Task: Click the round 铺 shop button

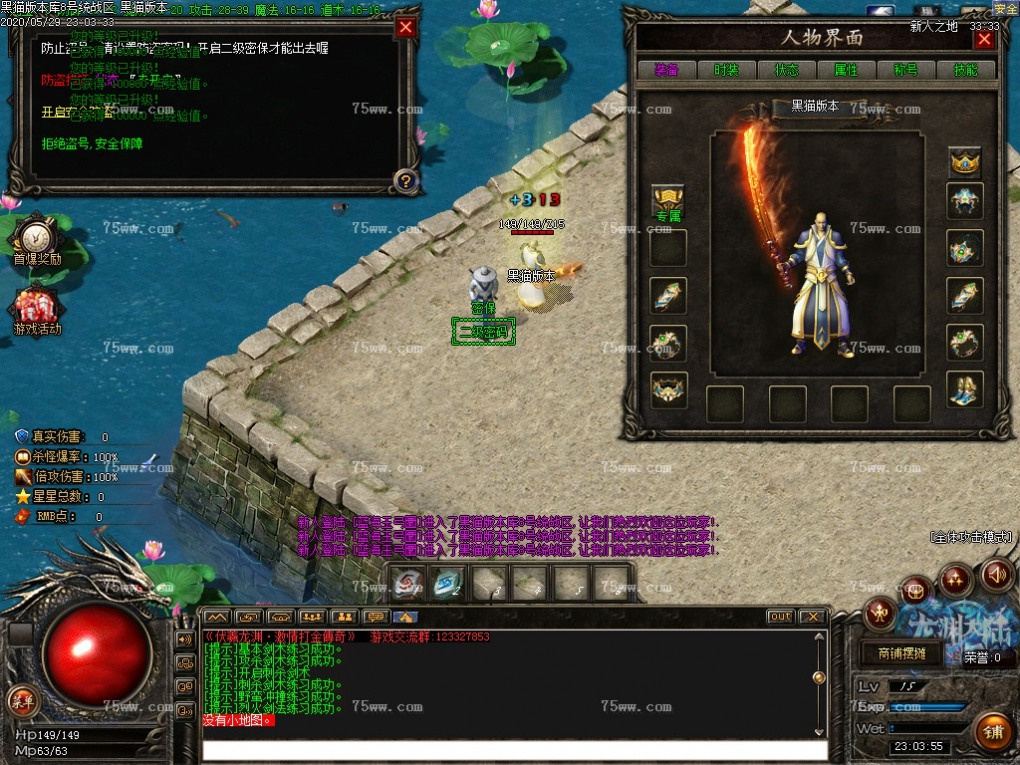Action: [993, 732]
